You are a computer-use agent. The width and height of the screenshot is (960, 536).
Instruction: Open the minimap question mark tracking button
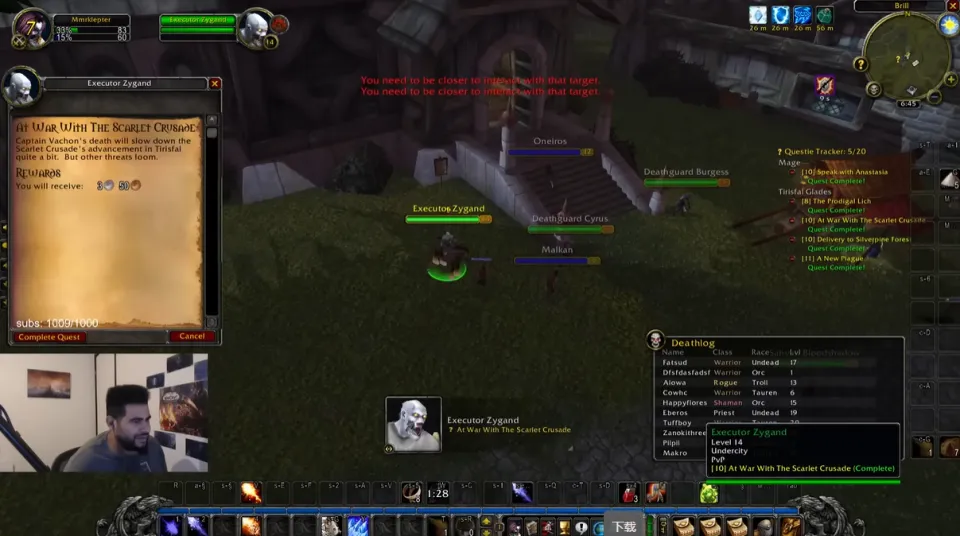860,64
